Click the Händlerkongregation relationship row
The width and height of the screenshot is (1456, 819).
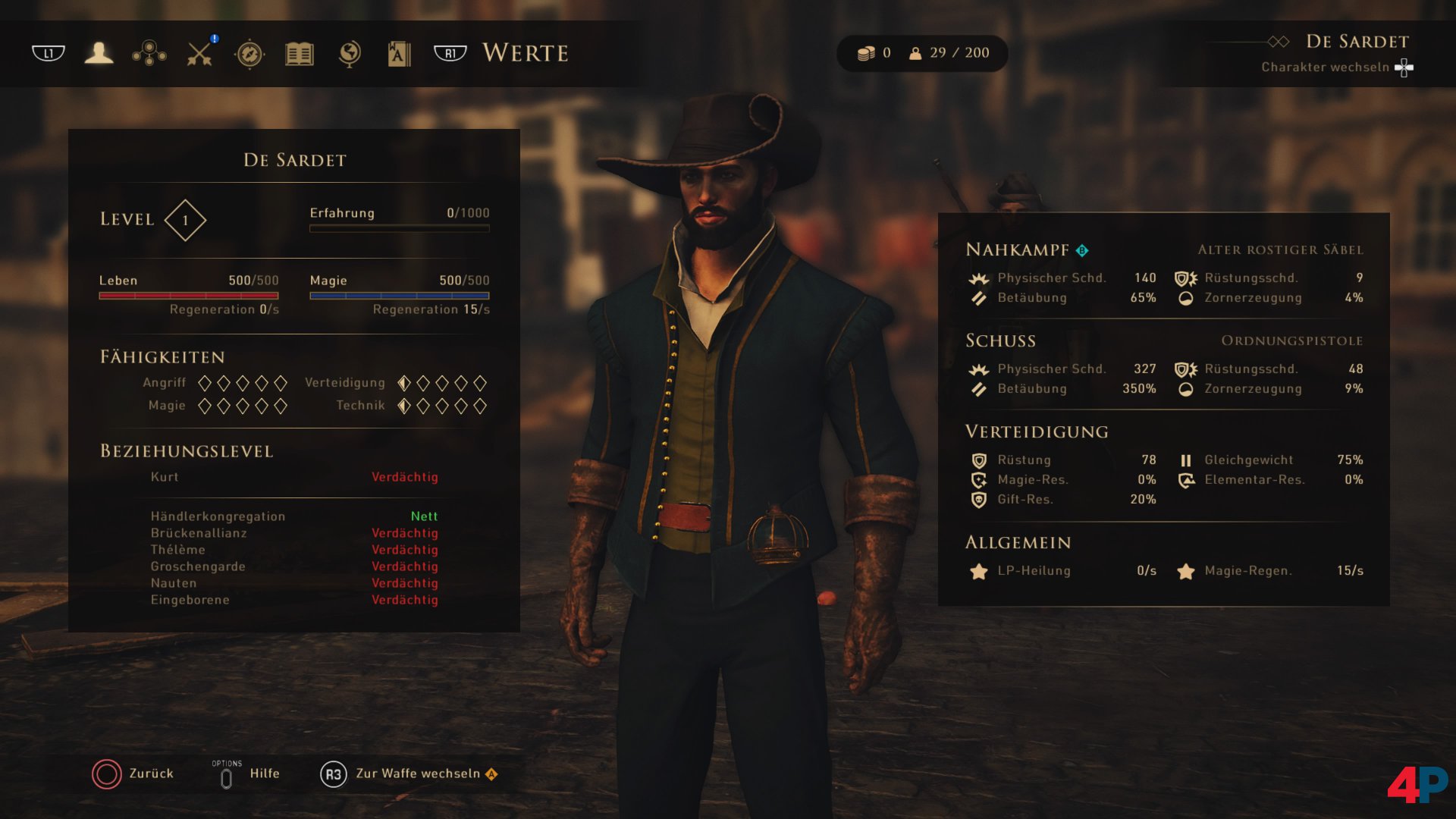click(x=293, y=516)
